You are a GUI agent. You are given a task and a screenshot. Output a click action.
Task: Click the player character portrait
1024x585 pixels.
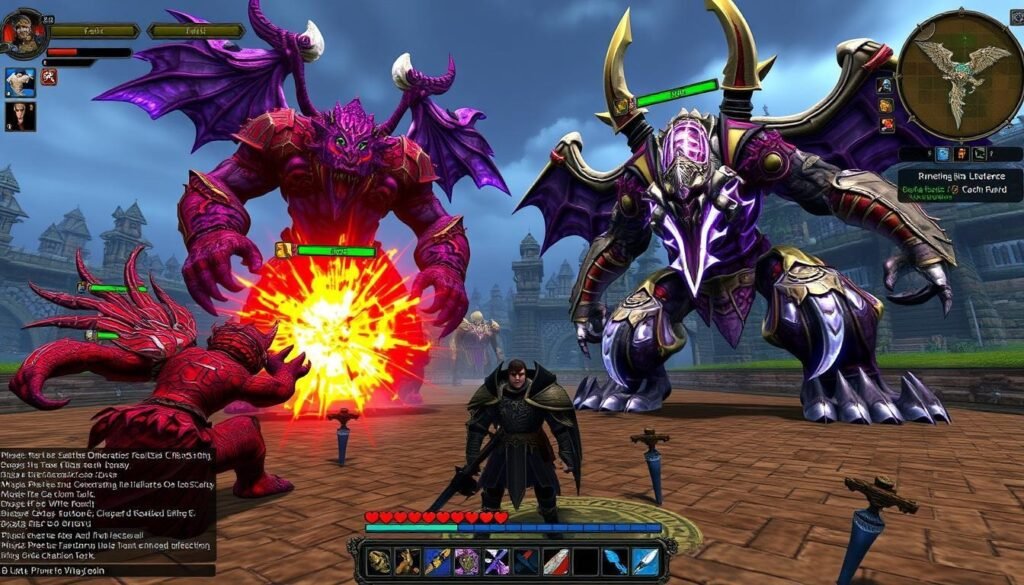(25, 33)
